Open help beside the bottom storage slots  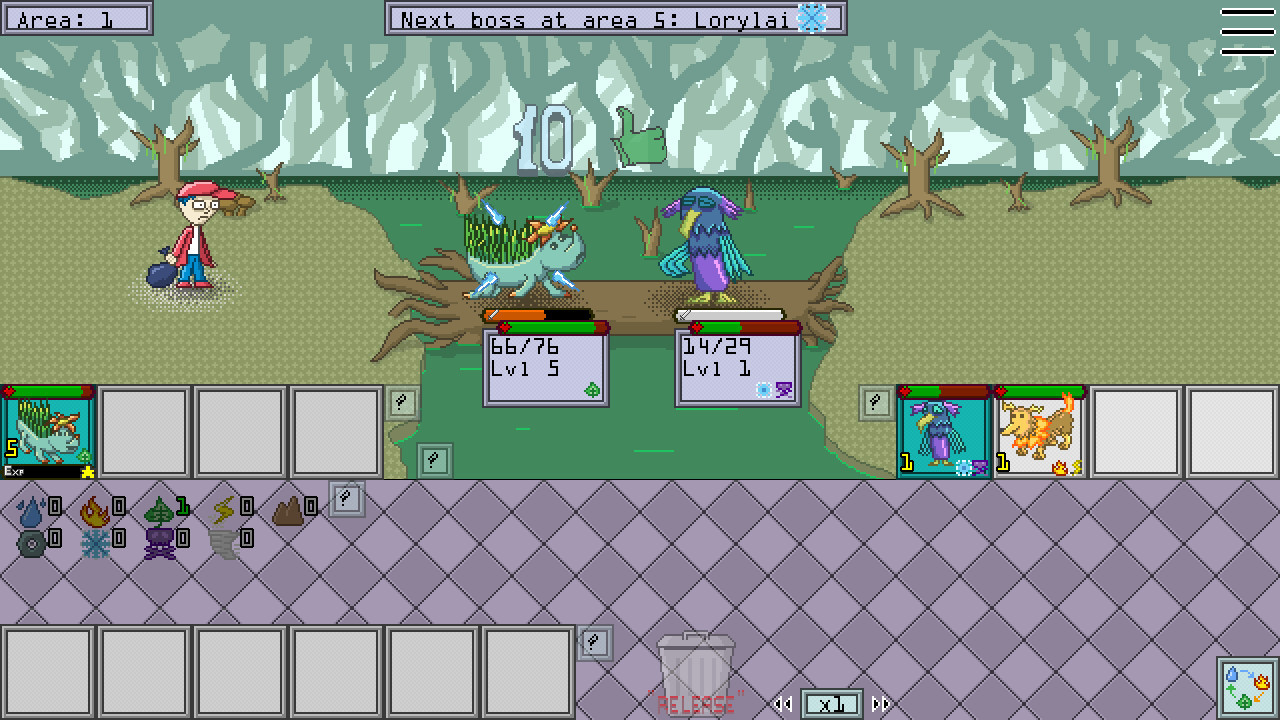[595, 643]
